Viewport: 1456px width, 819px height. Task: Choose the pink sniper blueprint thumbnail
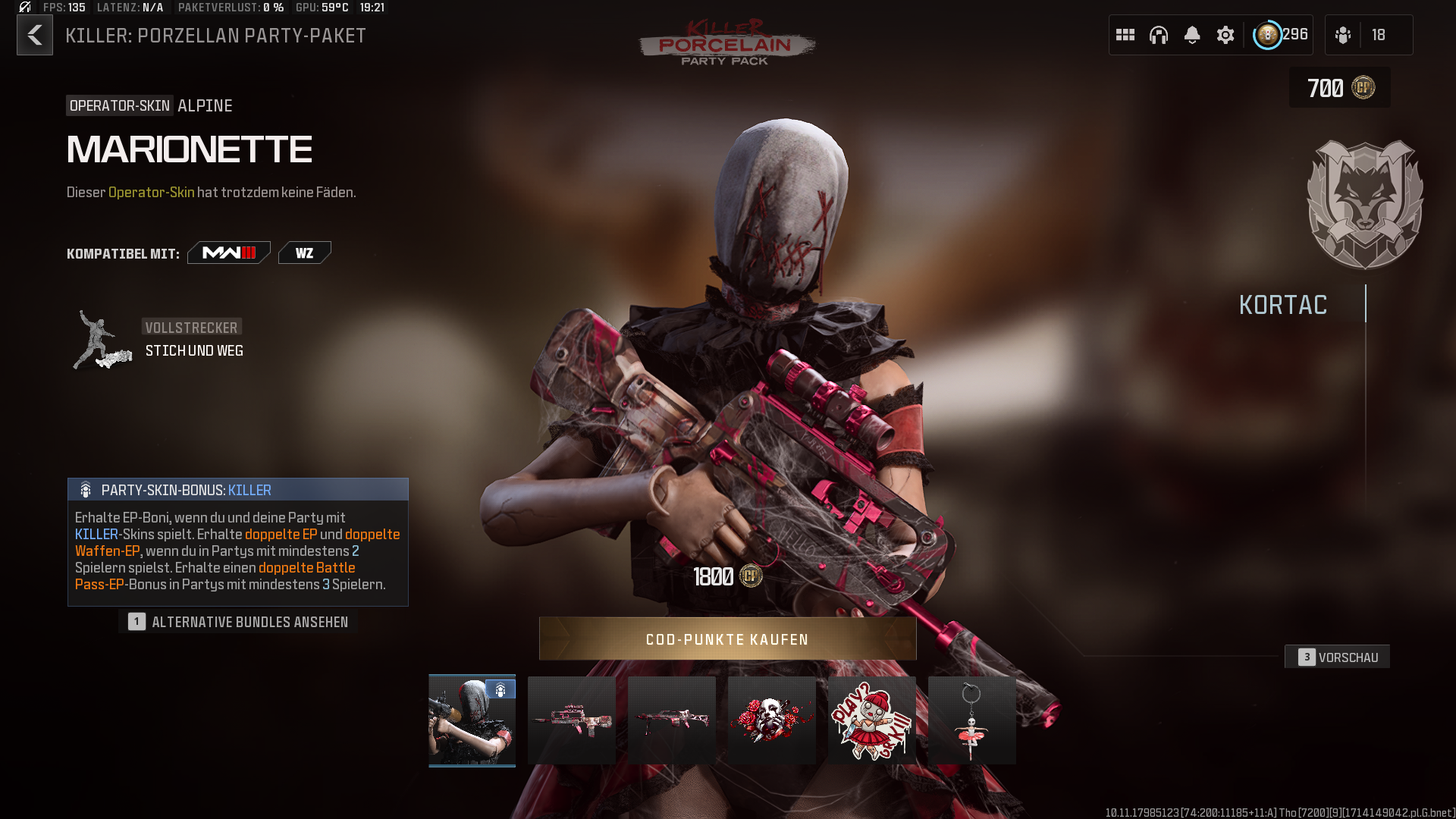coord(672,720)
